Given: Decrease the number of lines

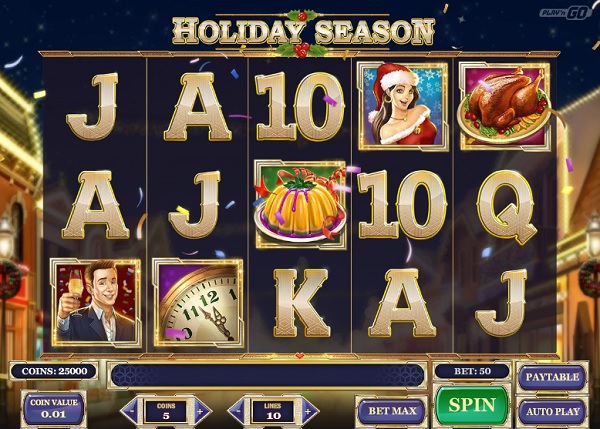Looking at the screenshot, I should [237, 410].
